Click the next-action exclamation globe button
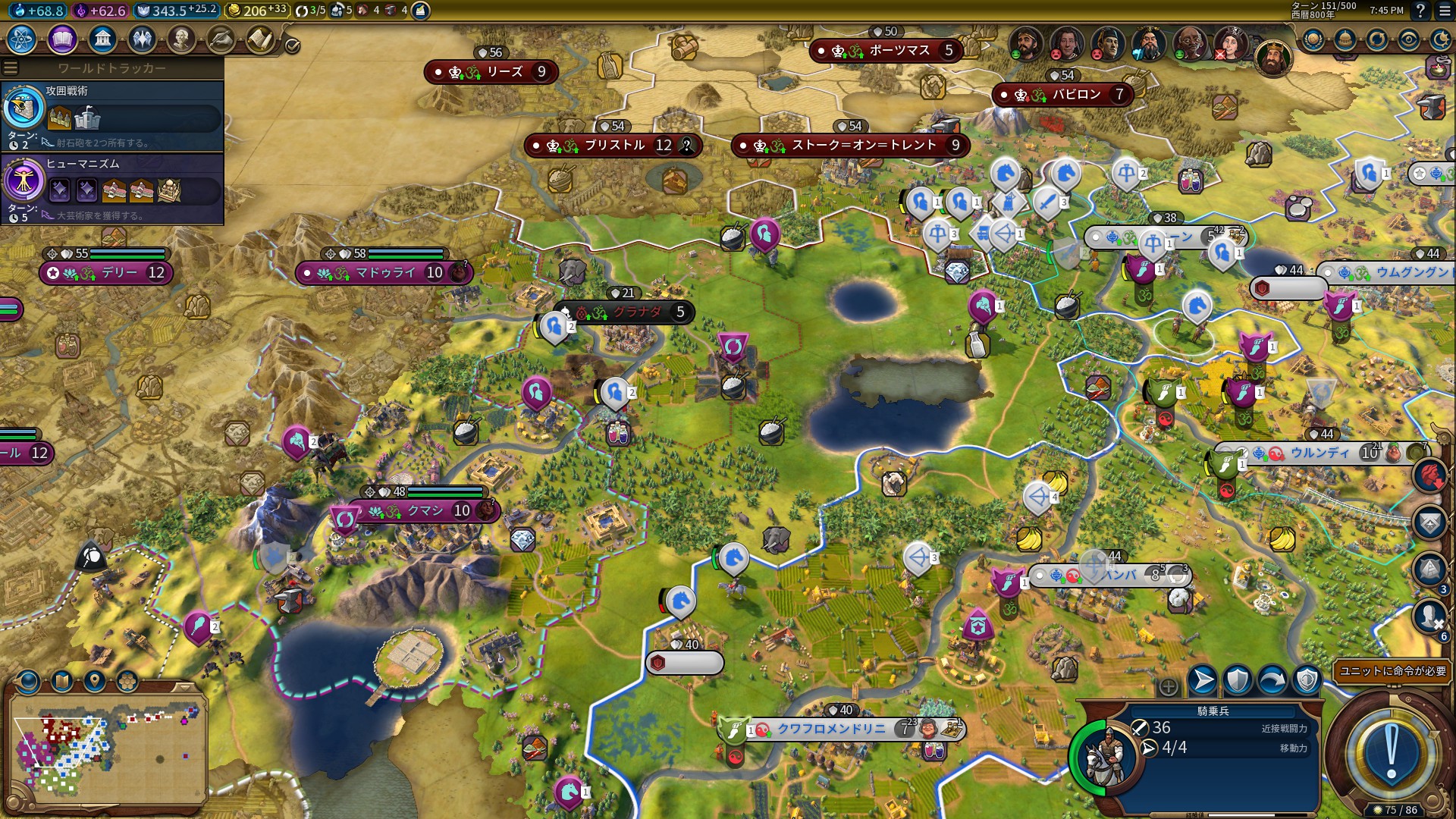 pos(1391,754)
